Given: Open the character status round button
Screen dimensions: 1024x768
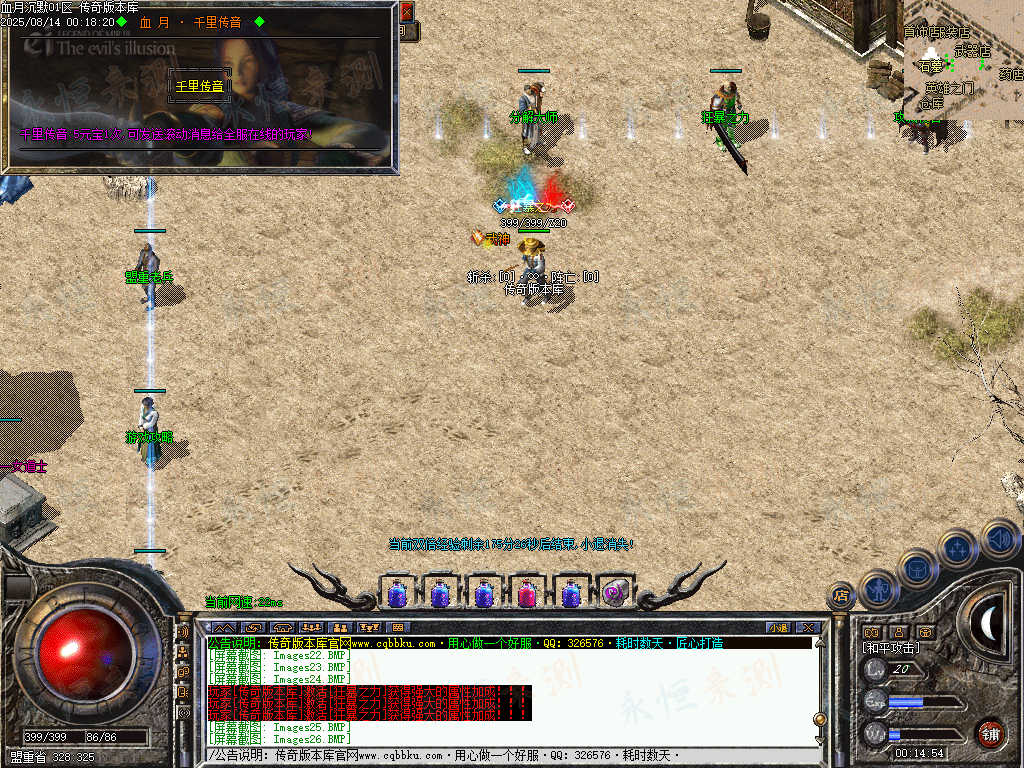Looking at the screenshot, I should (x=878, y=588).
